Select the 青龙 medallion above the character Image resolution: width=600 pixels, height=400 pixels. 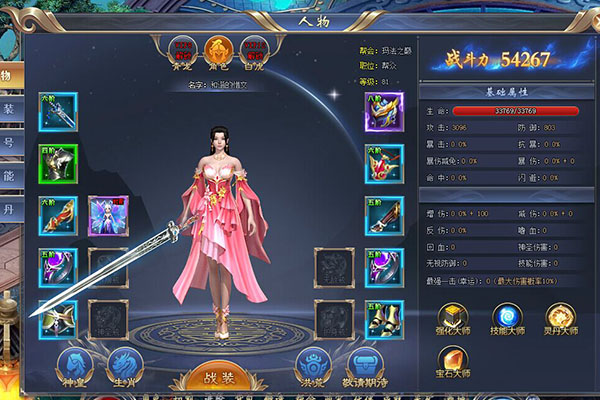183,50
